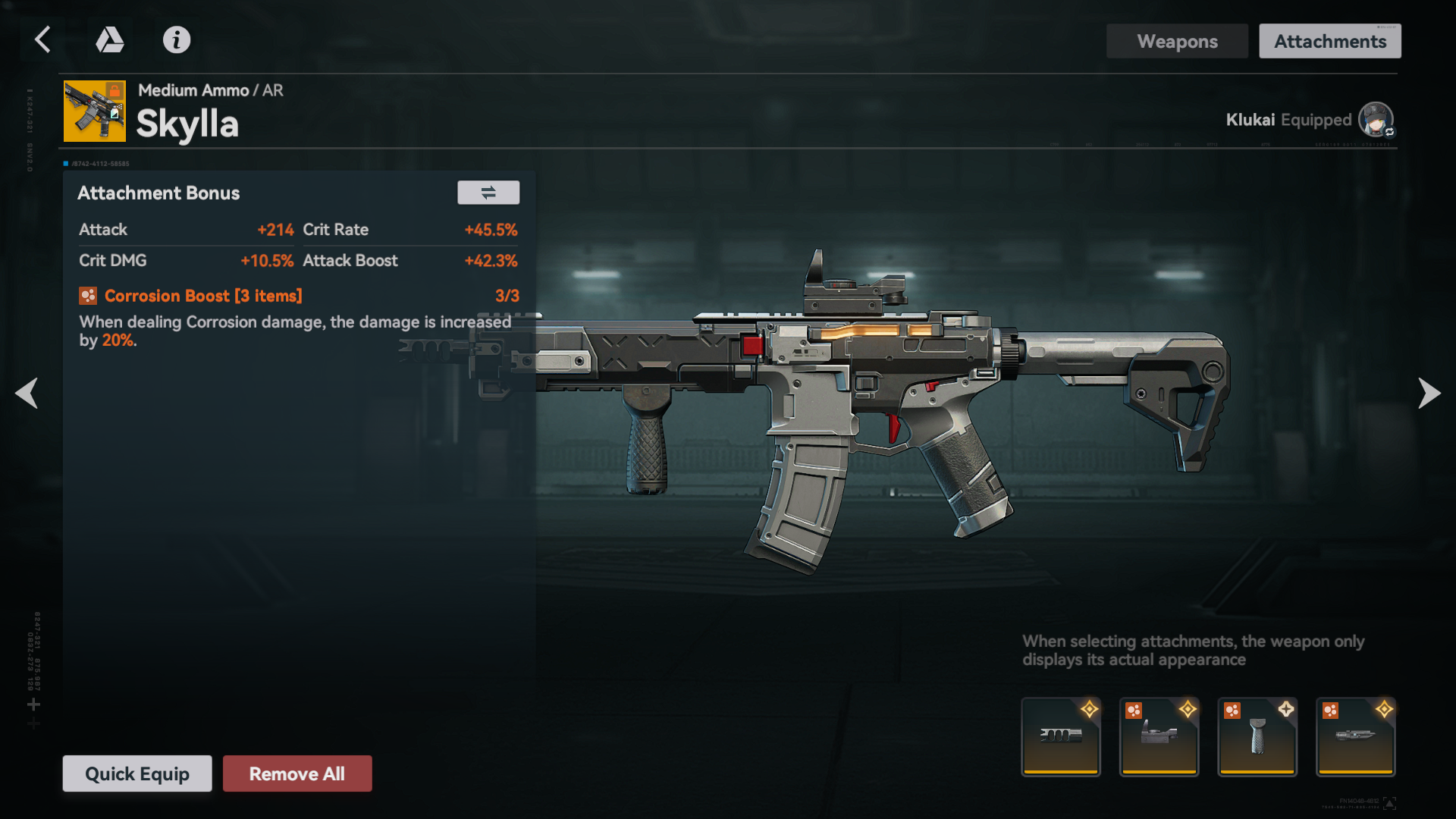View the next weapon with right arrow
Viewport: 1456px width, 819px height.
tap(1429, 393)
